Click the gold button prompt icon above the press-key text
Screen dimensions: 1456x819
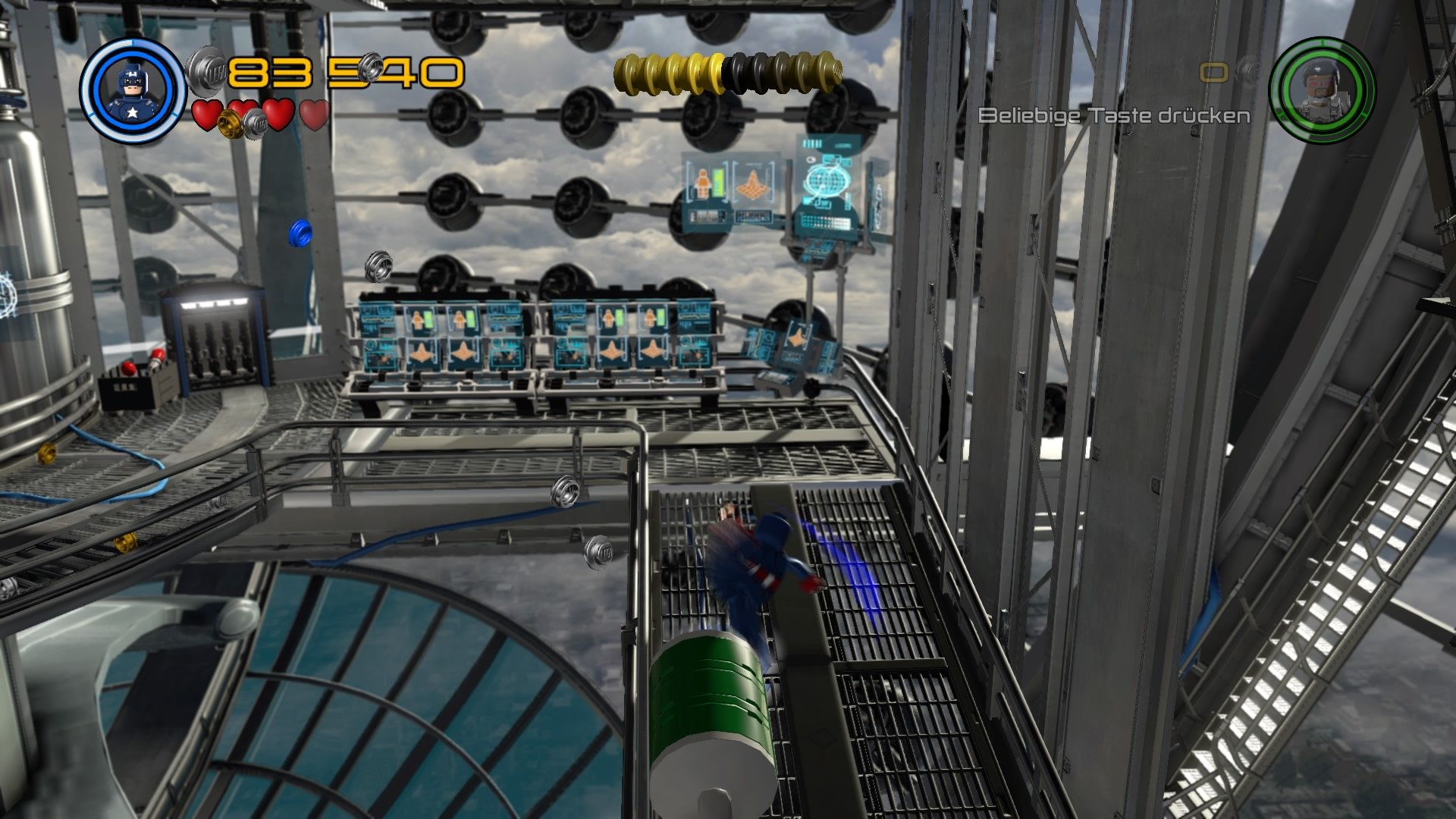pyautogui.click(x=1213, y=72)
